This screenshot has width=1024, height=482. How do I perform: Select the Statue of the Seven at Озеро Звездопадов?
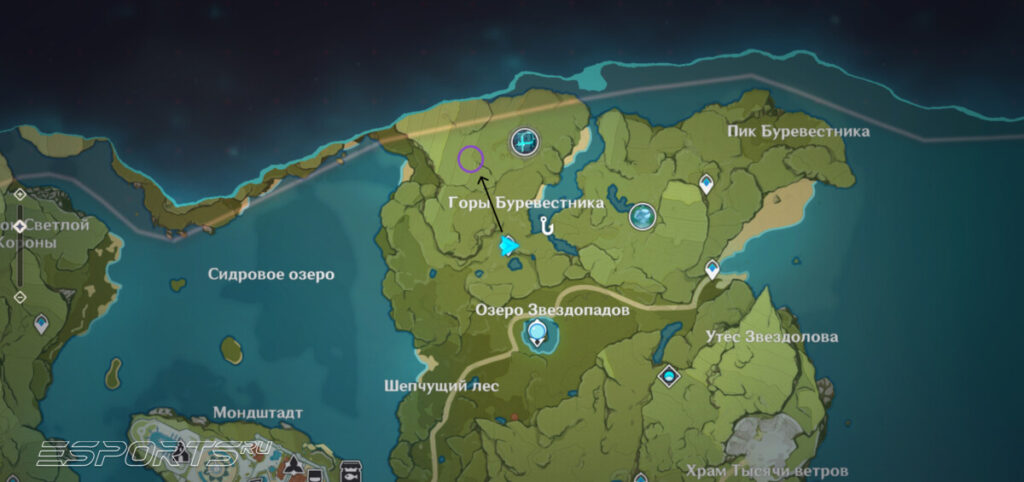[x=539, y=334]
